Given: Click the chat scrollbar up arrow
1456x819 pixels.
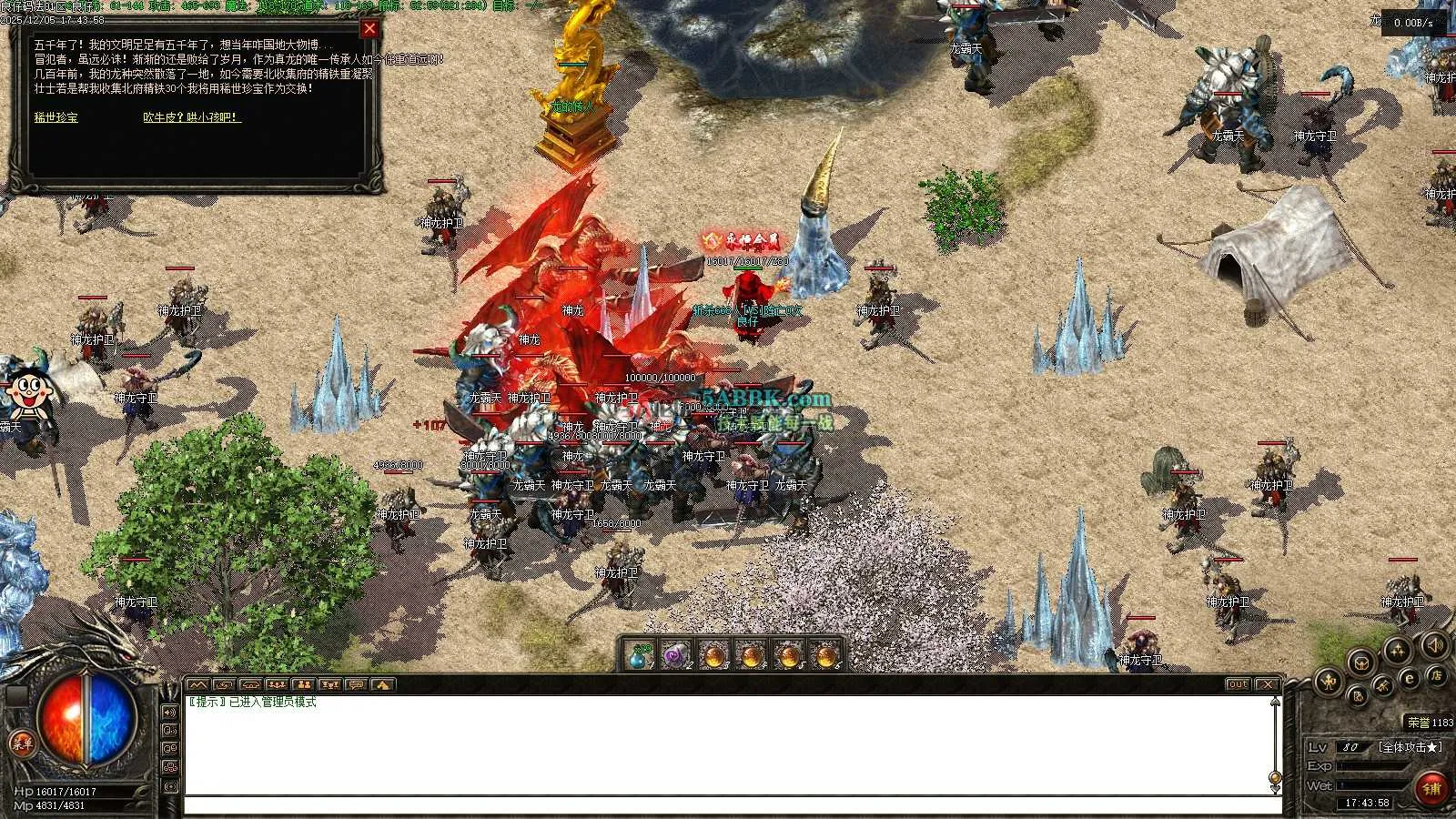Looking at the screenshot, I should click(x=1275, y=702).
